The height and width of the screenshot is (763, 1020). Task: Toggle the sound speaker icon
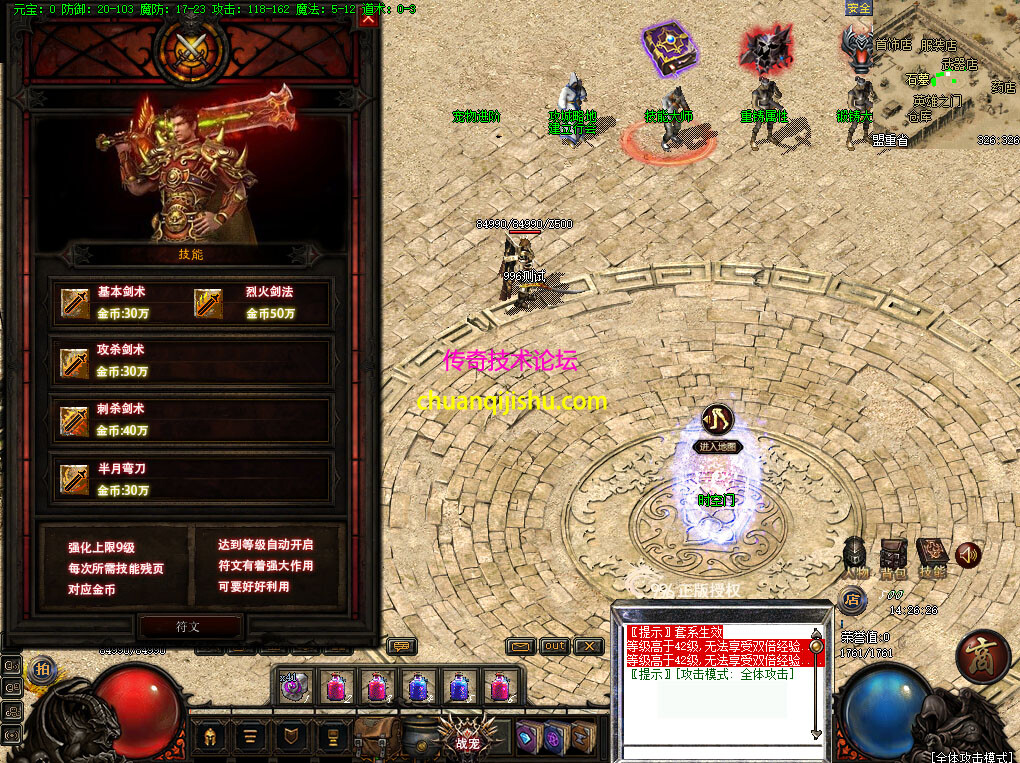(x=967, y=555)
